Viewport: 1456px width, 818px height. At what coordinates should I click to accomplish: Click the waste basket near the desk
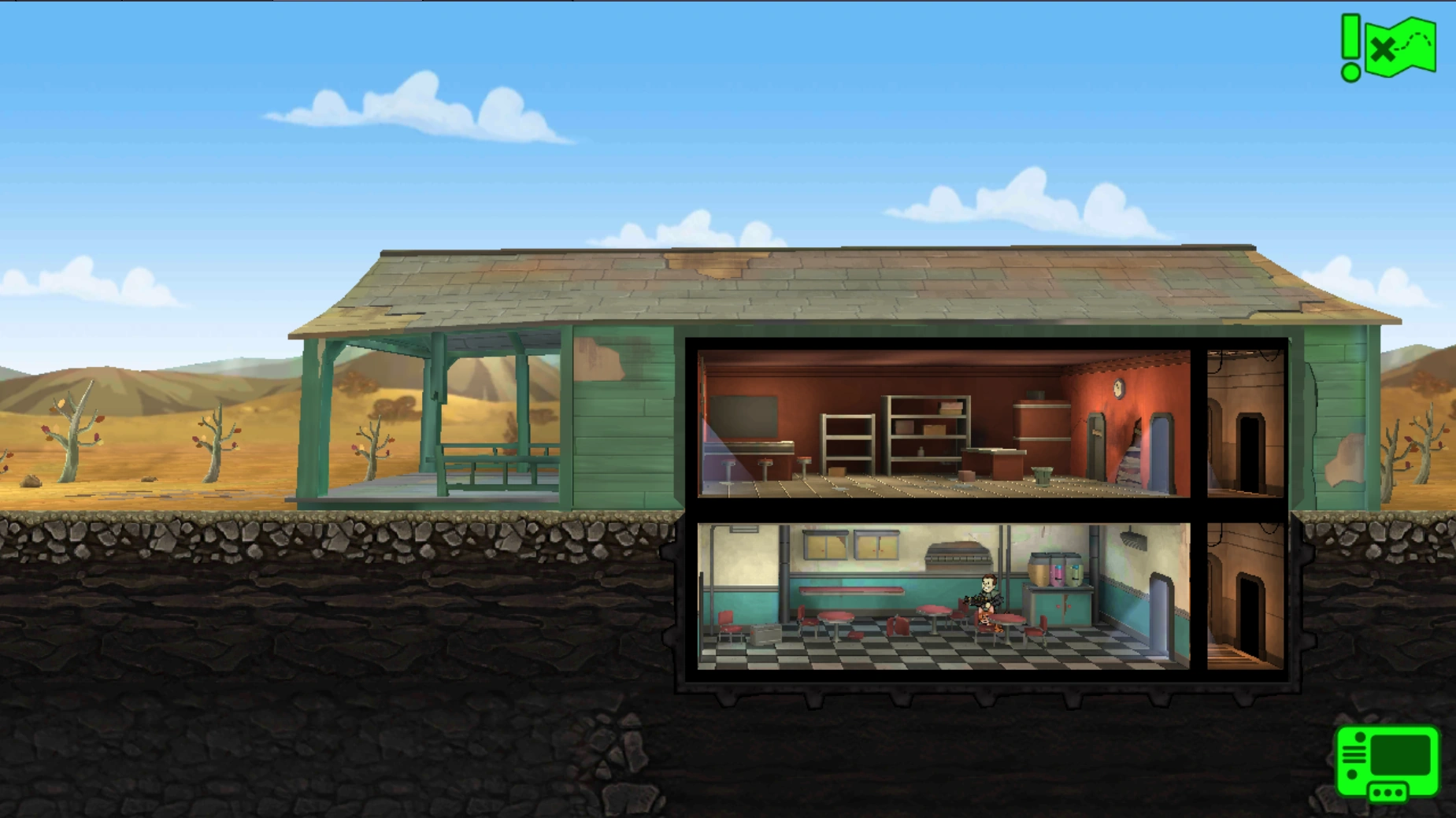click(x=1043, y=477)
